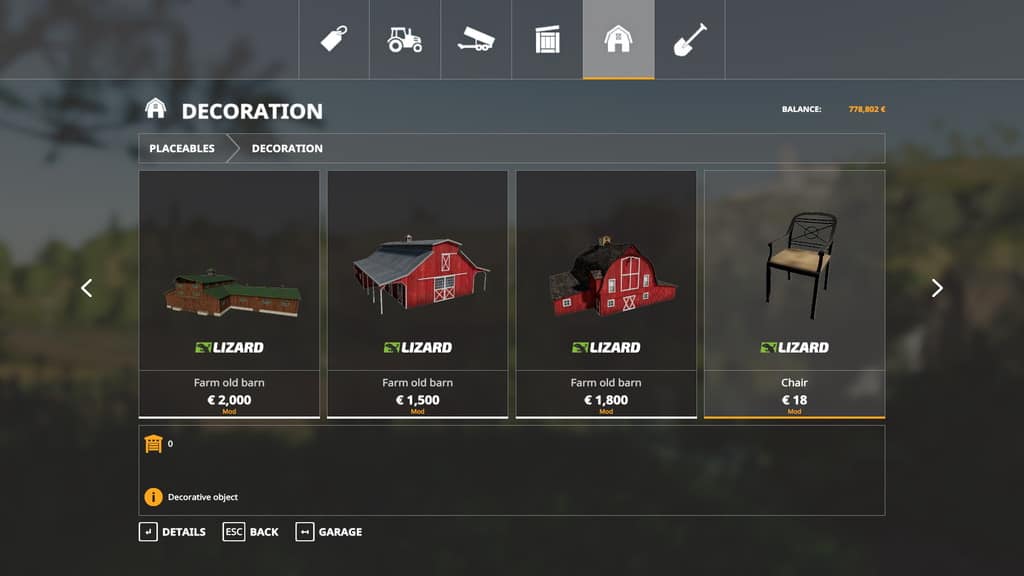
Task: Switch to the tractor vehicles tab
Action: pos(405,40)
